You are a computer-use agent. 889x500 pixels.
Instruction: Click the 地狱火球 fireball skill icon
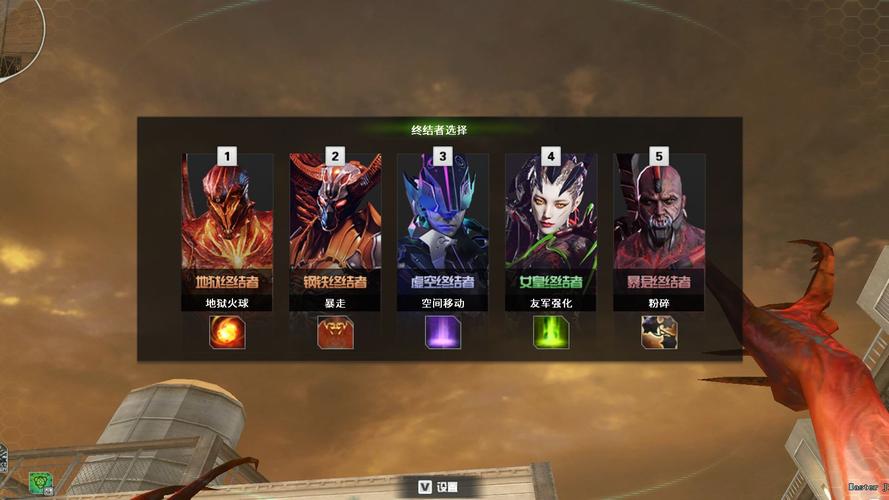[x=227, y=332]
